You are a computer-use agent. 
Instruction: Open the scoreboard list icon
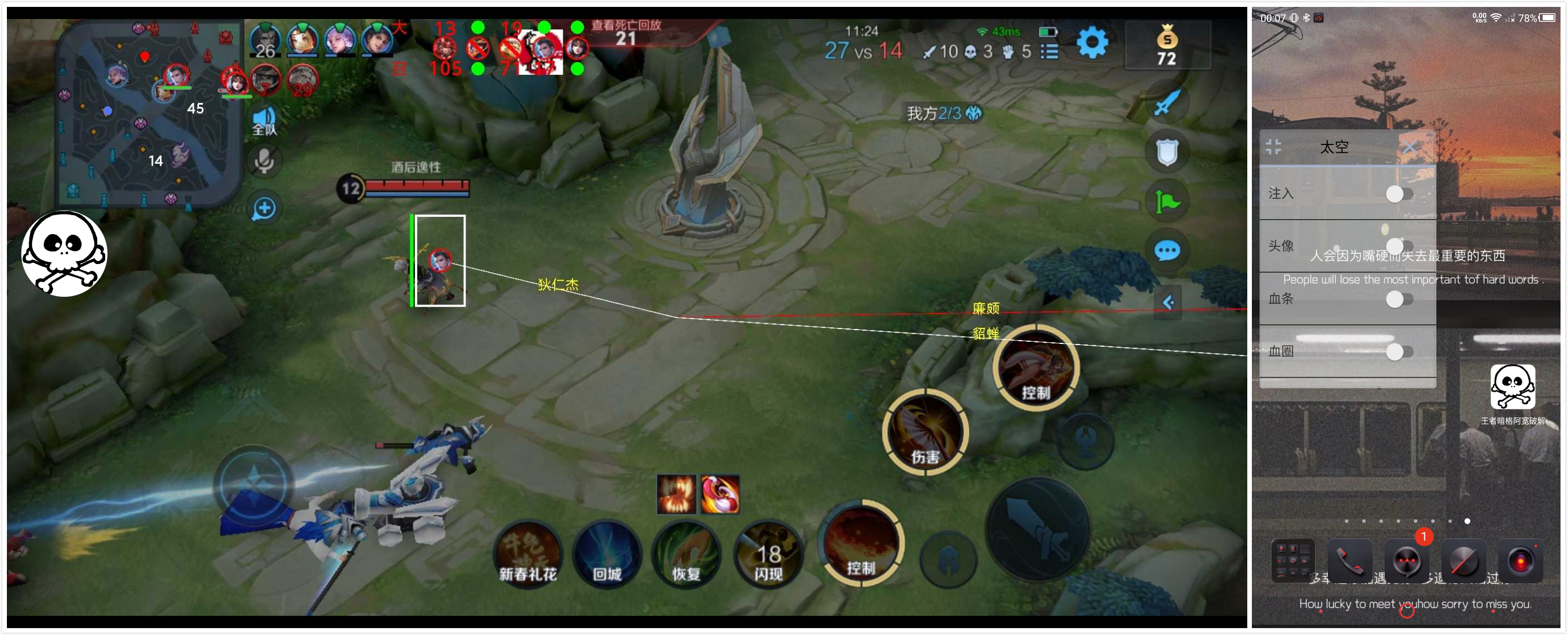coord(1049,52)
